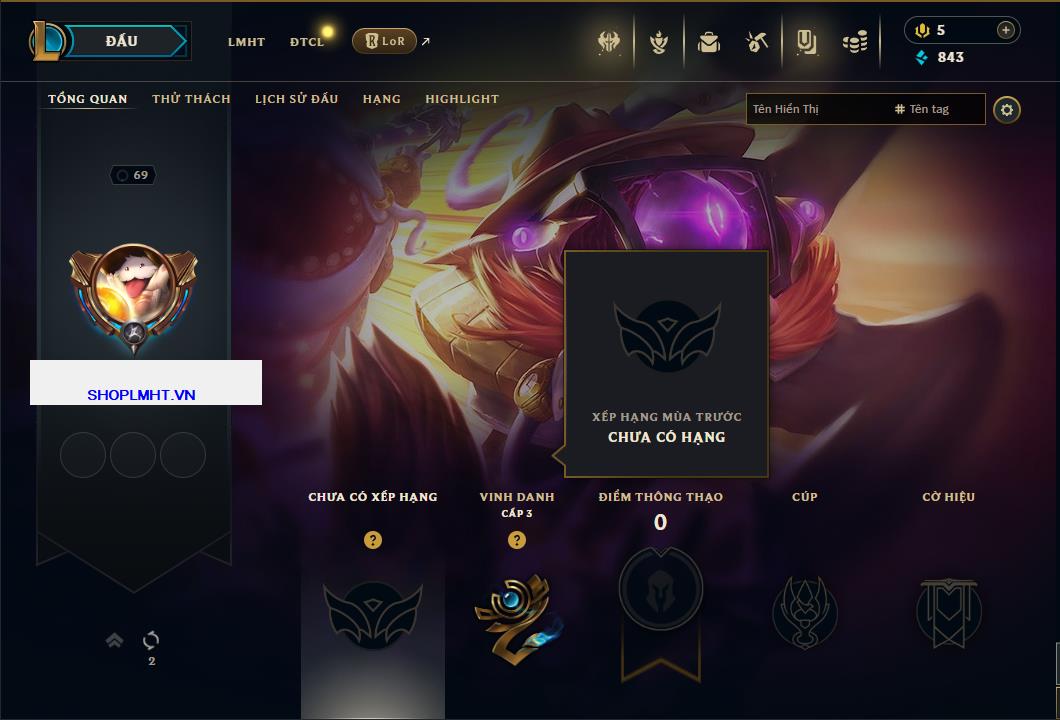1060x720 pixels.
Task: View the LỊCH SỬ ĐẤU tab
Action: [x=296, y=99]
